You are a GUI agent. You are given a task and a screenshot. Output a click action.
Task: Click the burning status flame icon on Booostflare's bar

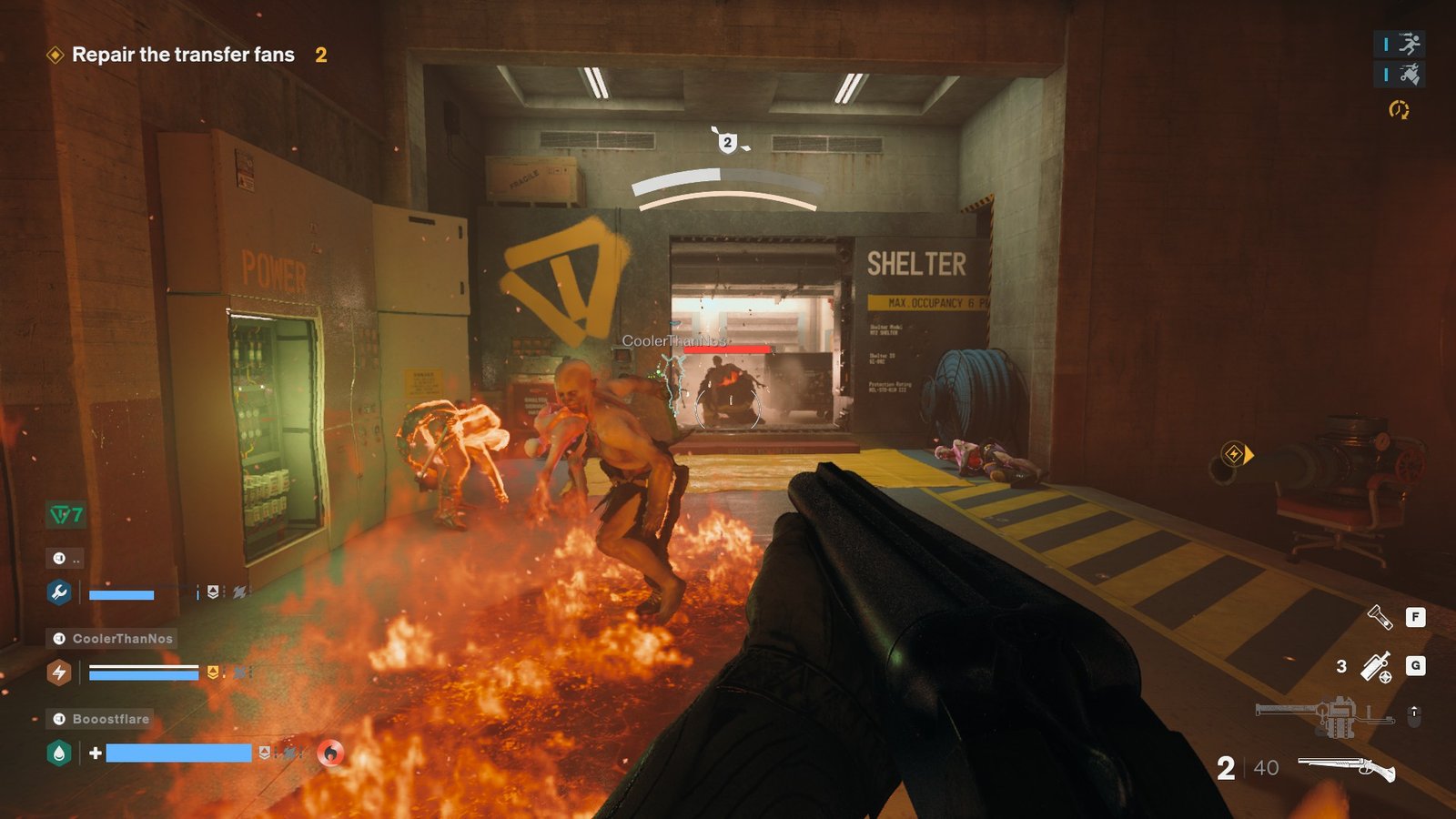329,753
